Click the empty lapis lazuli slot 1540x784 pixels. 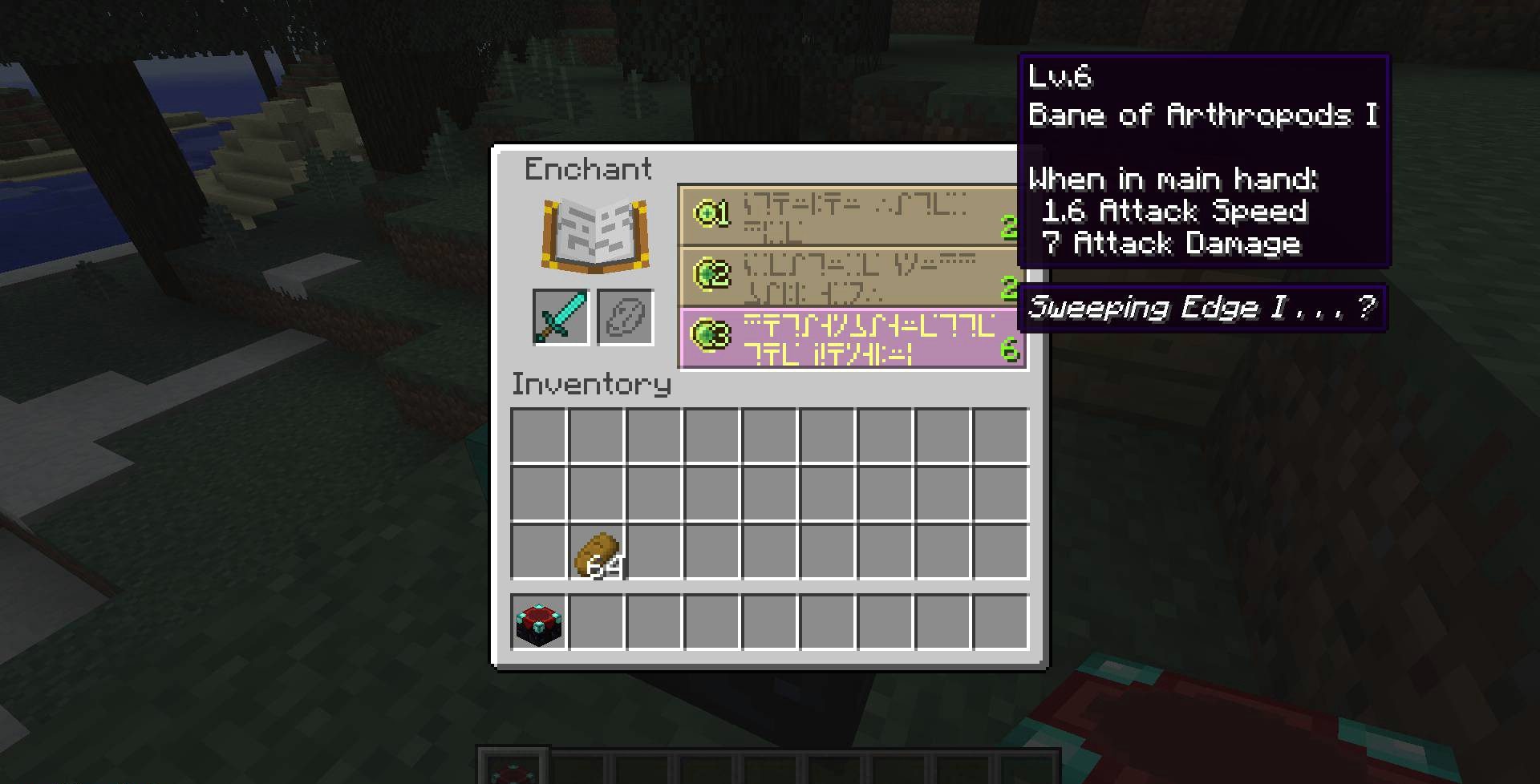pos(624,317)
